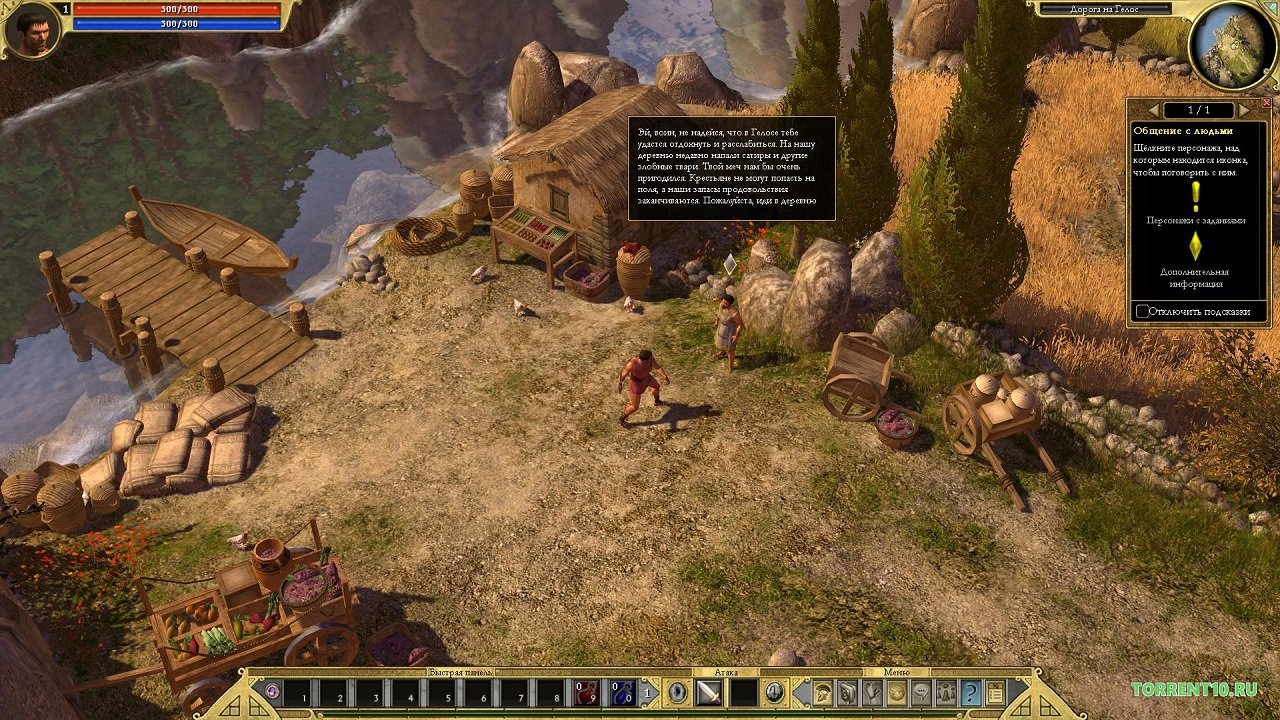Click the 'Атака' label on the action bar

click(728, 670)
